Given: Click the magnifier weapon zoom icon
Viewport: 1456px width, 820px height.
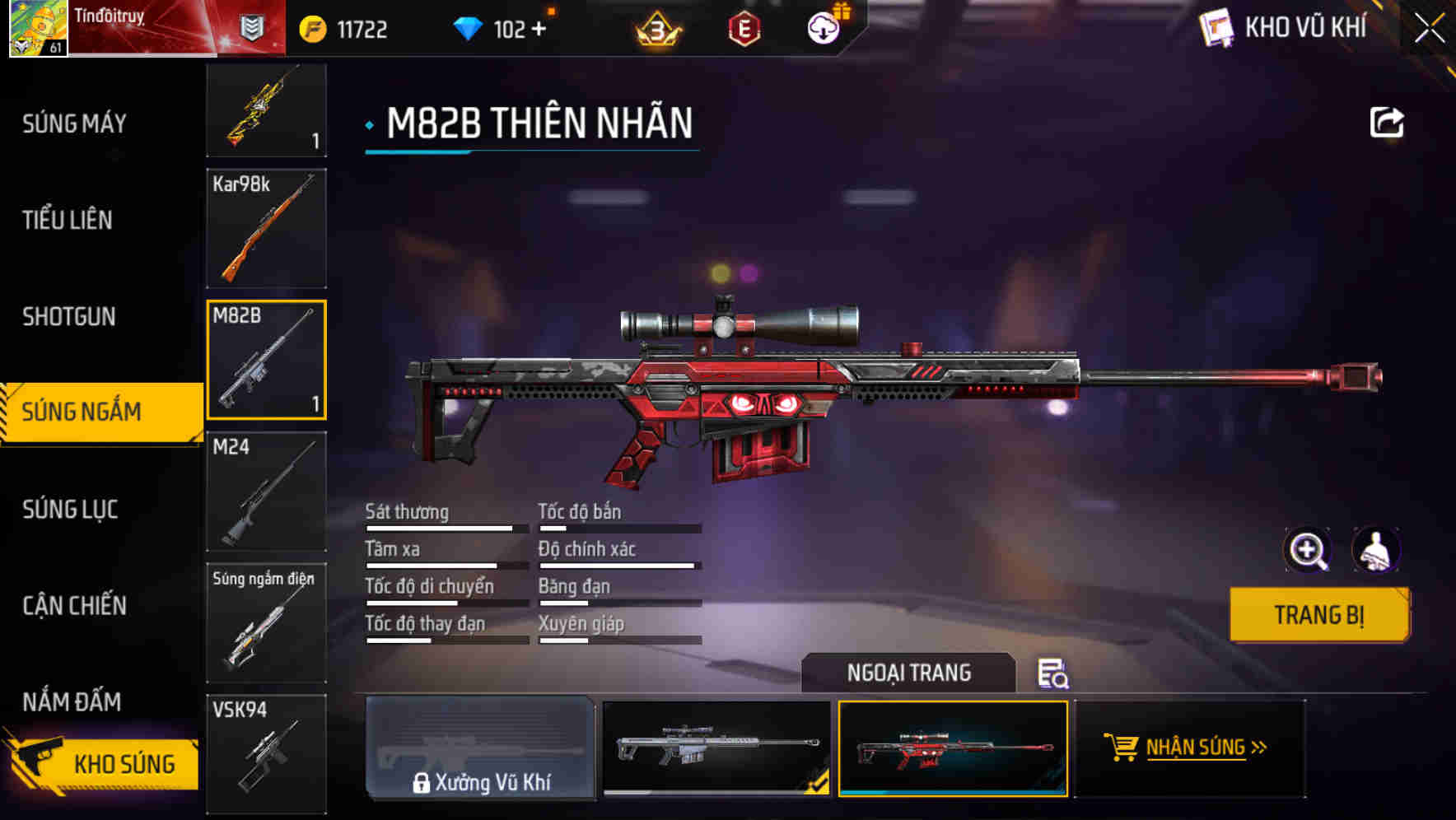Looking at the screenshot, I should [1308, 550].
